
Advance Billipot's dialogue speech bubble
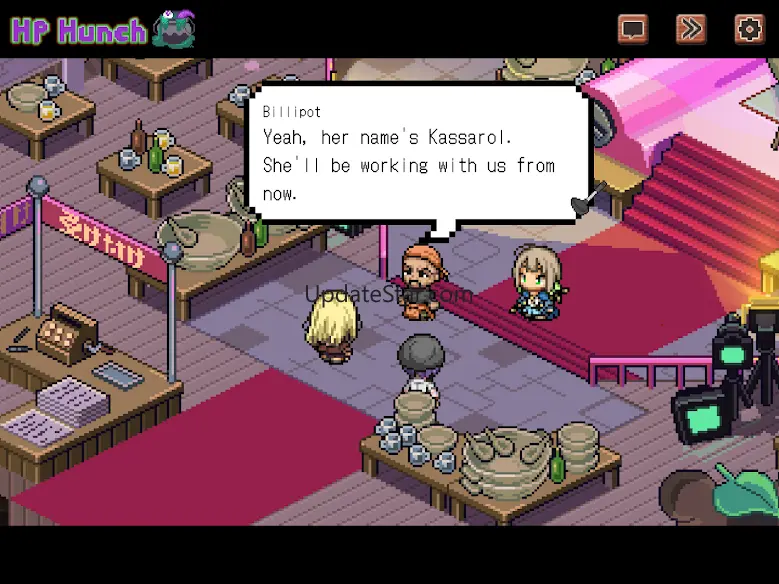coord(420,155)
